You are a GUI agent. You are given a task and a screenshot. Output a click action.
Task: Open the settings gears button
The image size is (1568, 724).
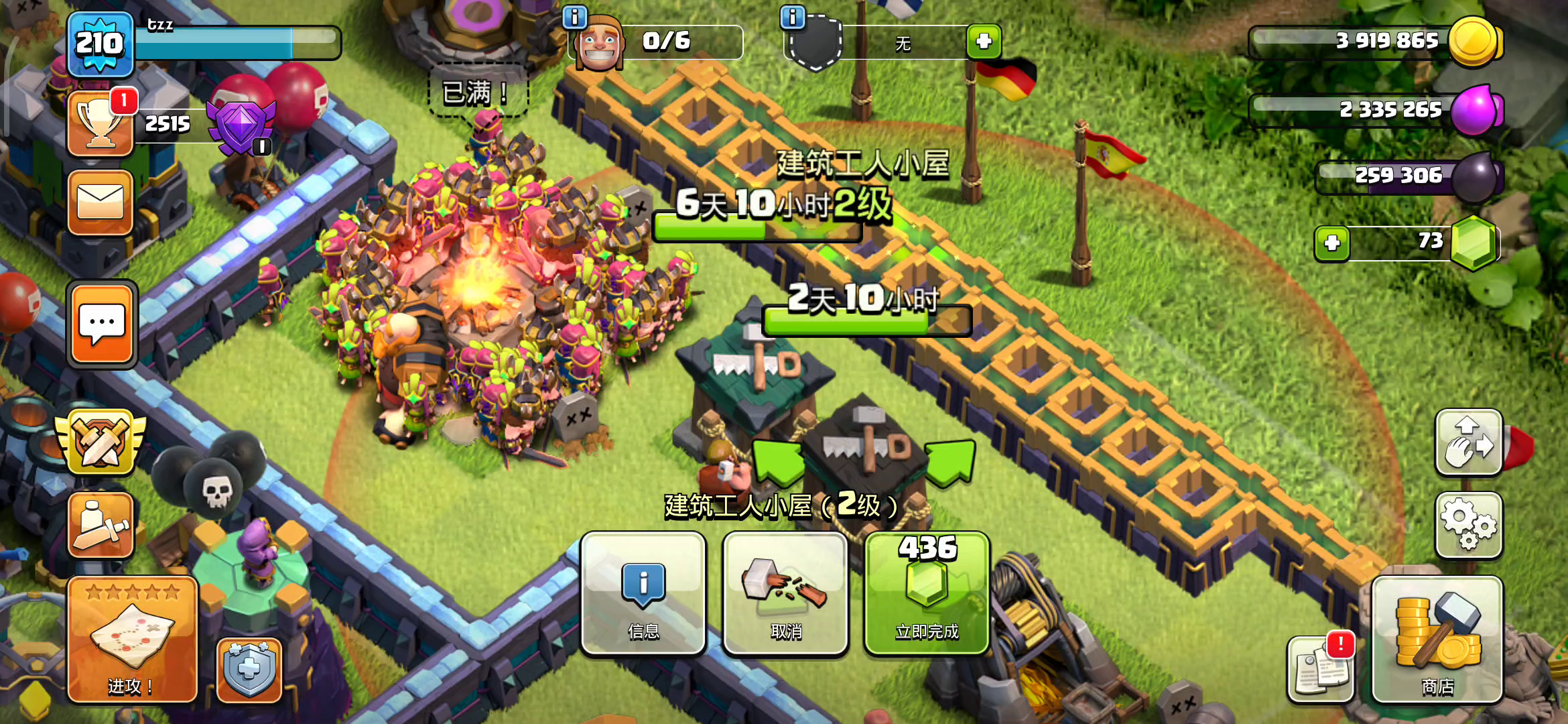(1468, 525)
